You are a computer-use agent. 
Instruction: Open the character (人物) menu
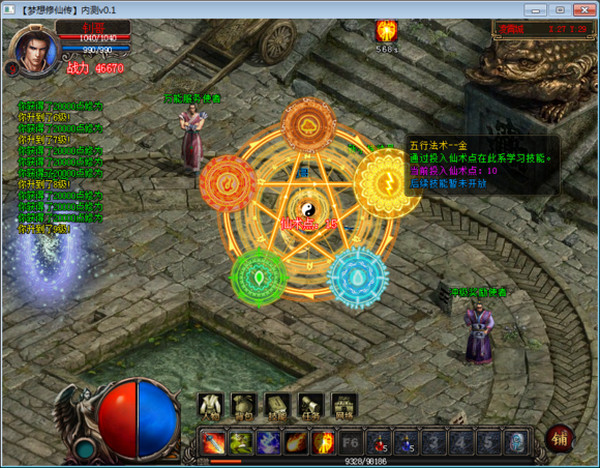tap(211, 405)
